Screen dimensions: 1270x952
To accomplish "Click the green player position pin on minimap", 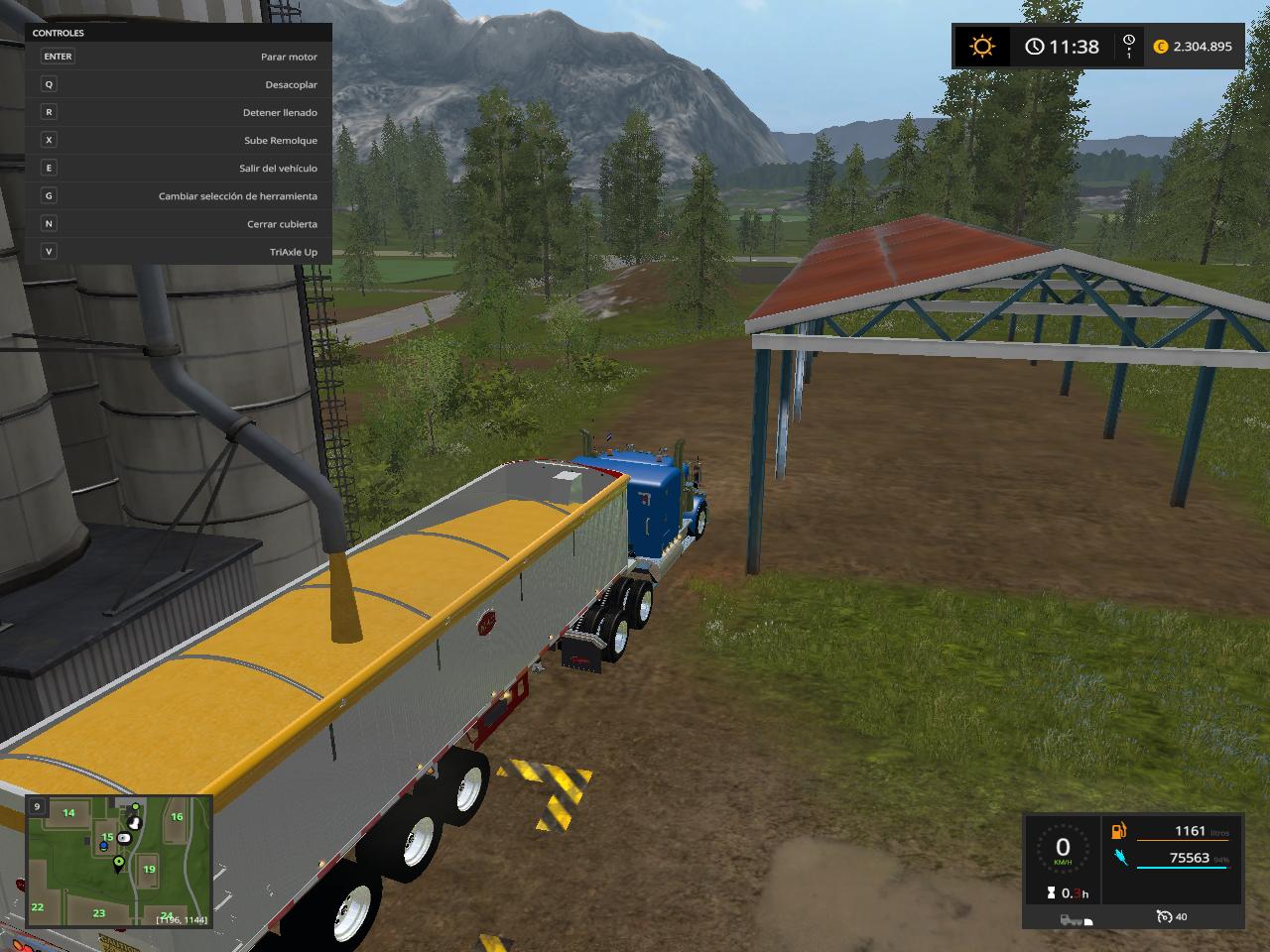I will tap(119, 863).
